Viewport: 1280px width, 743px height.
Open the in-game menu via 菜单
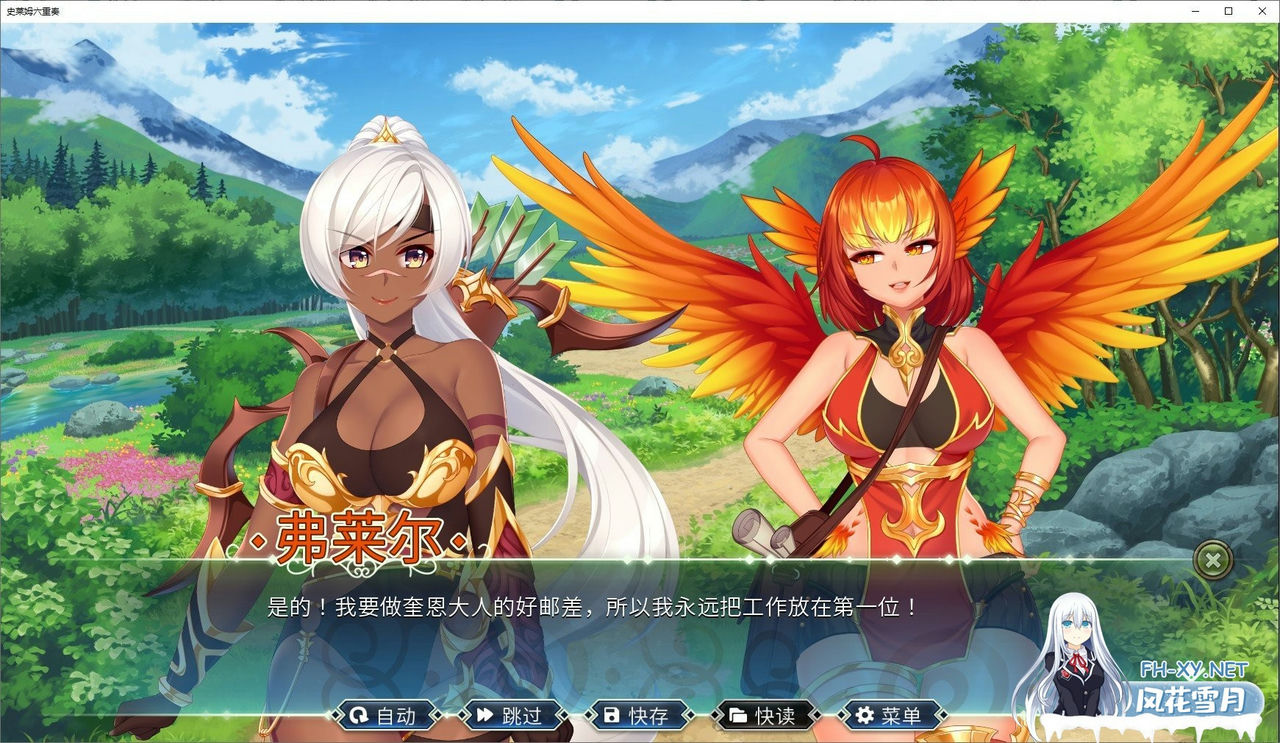891,716
